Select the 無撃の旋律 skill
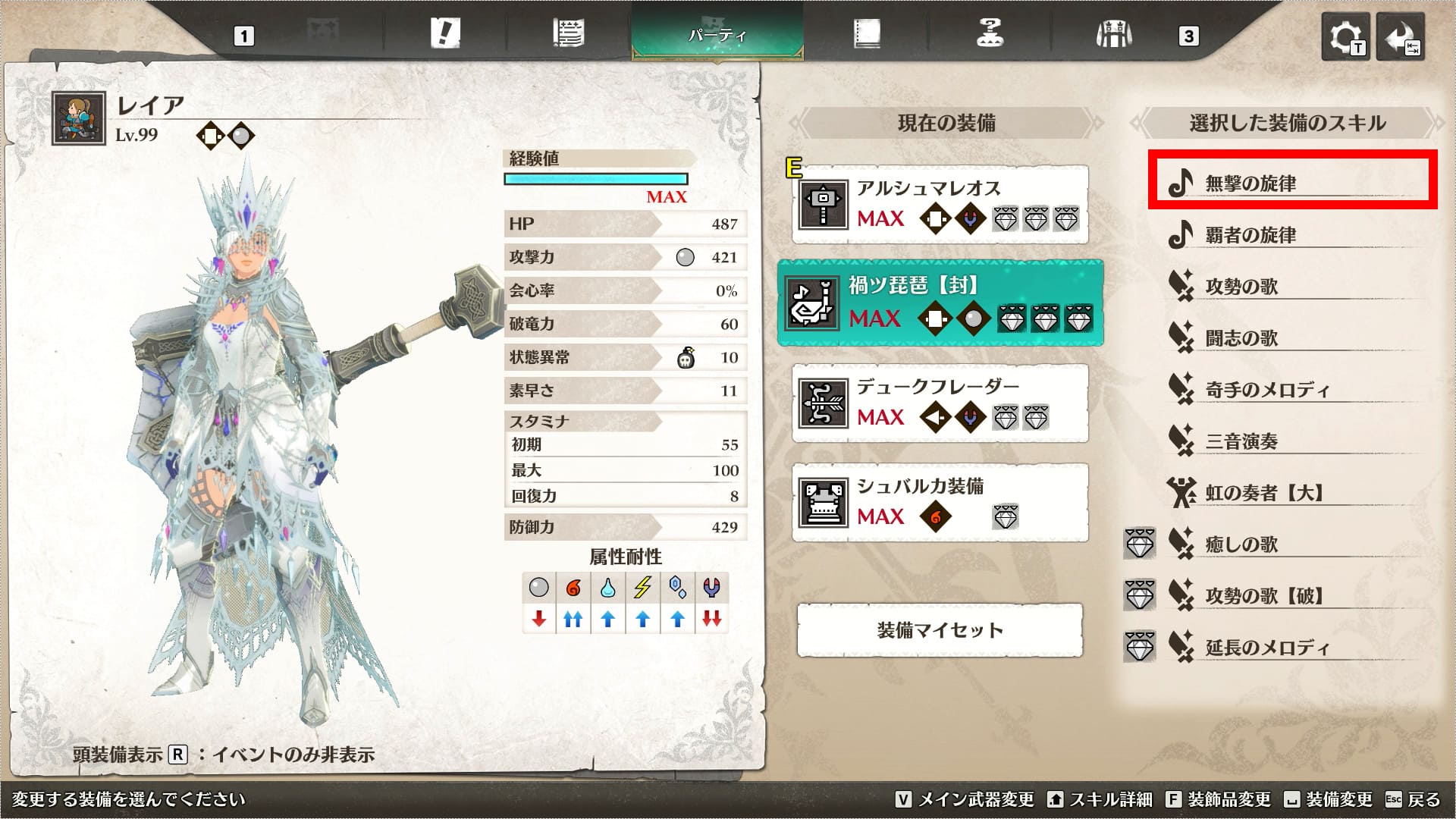 (1291, 183)
